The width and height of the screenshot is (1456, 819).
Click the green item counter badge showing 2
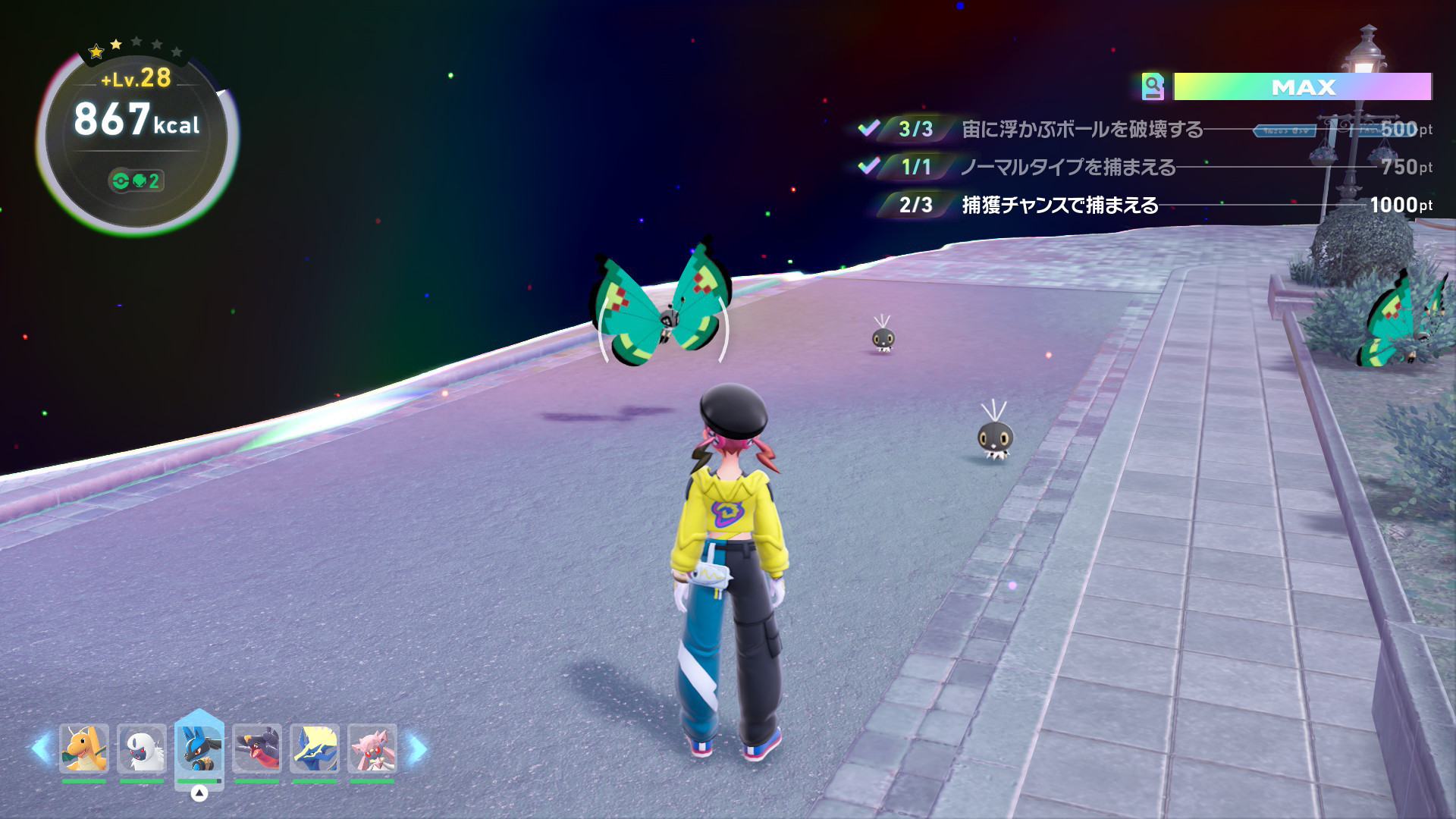[136, 181]
